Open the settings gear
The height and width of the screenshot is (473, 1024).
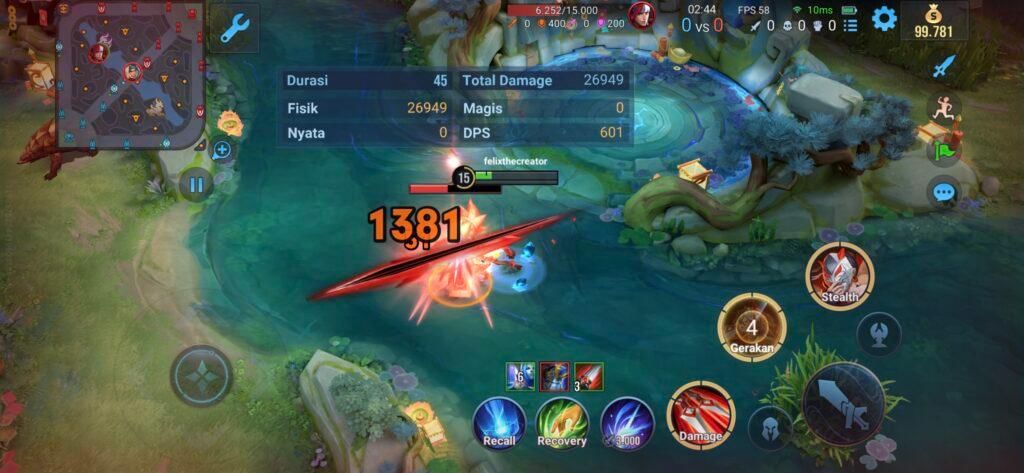[x=884, y=18]
